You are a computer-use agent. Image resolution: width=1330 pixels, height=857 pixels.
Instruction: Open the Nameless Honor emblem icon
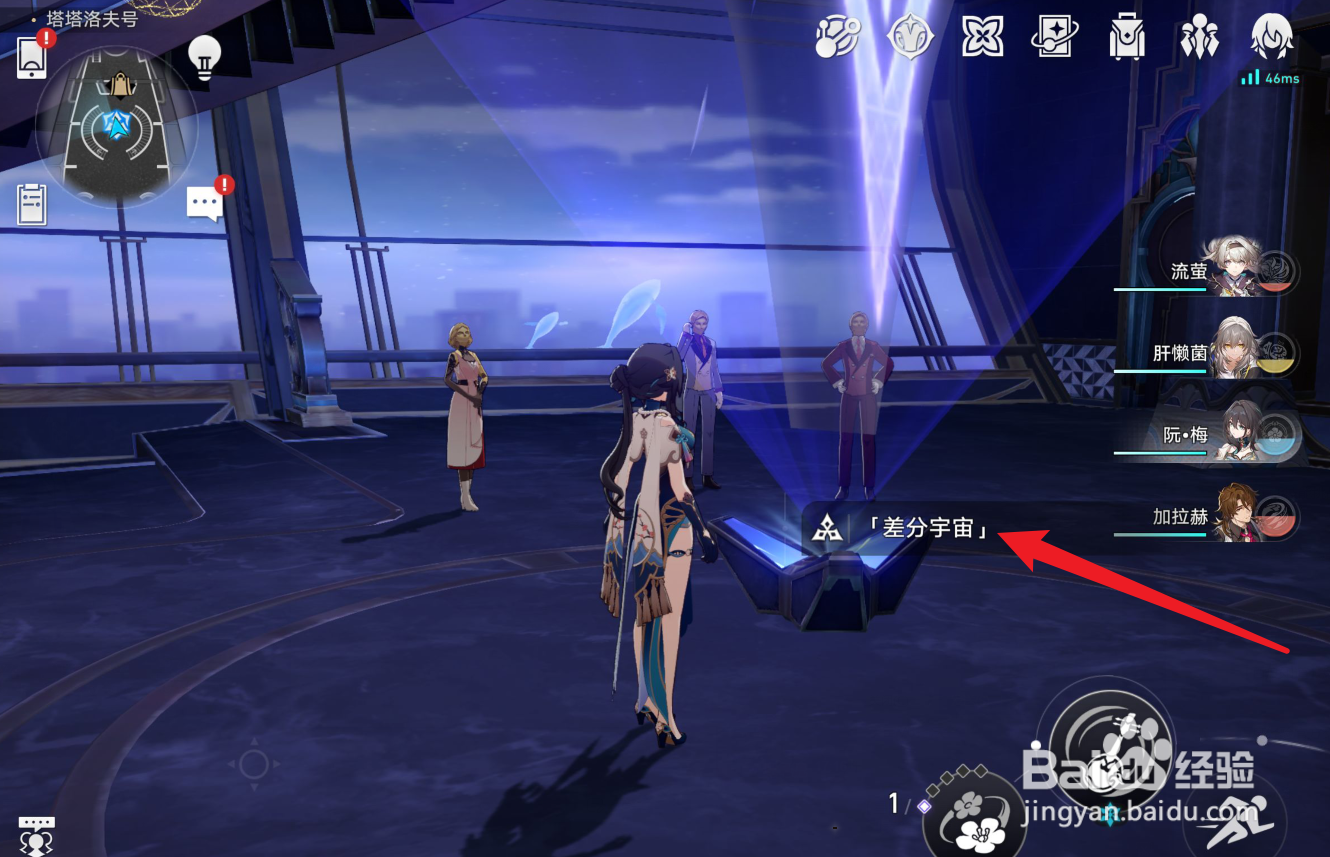pos(911,37)
